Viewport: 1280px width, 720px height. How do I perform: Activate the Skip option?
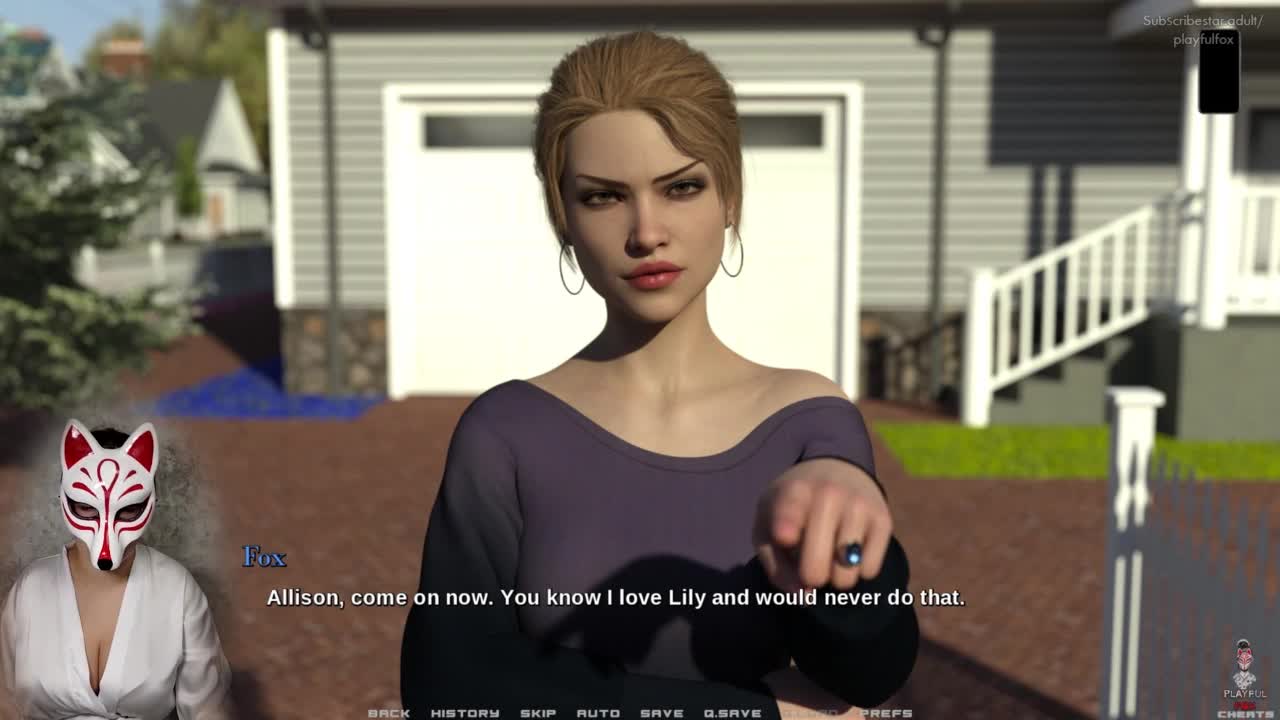point(538,713)
